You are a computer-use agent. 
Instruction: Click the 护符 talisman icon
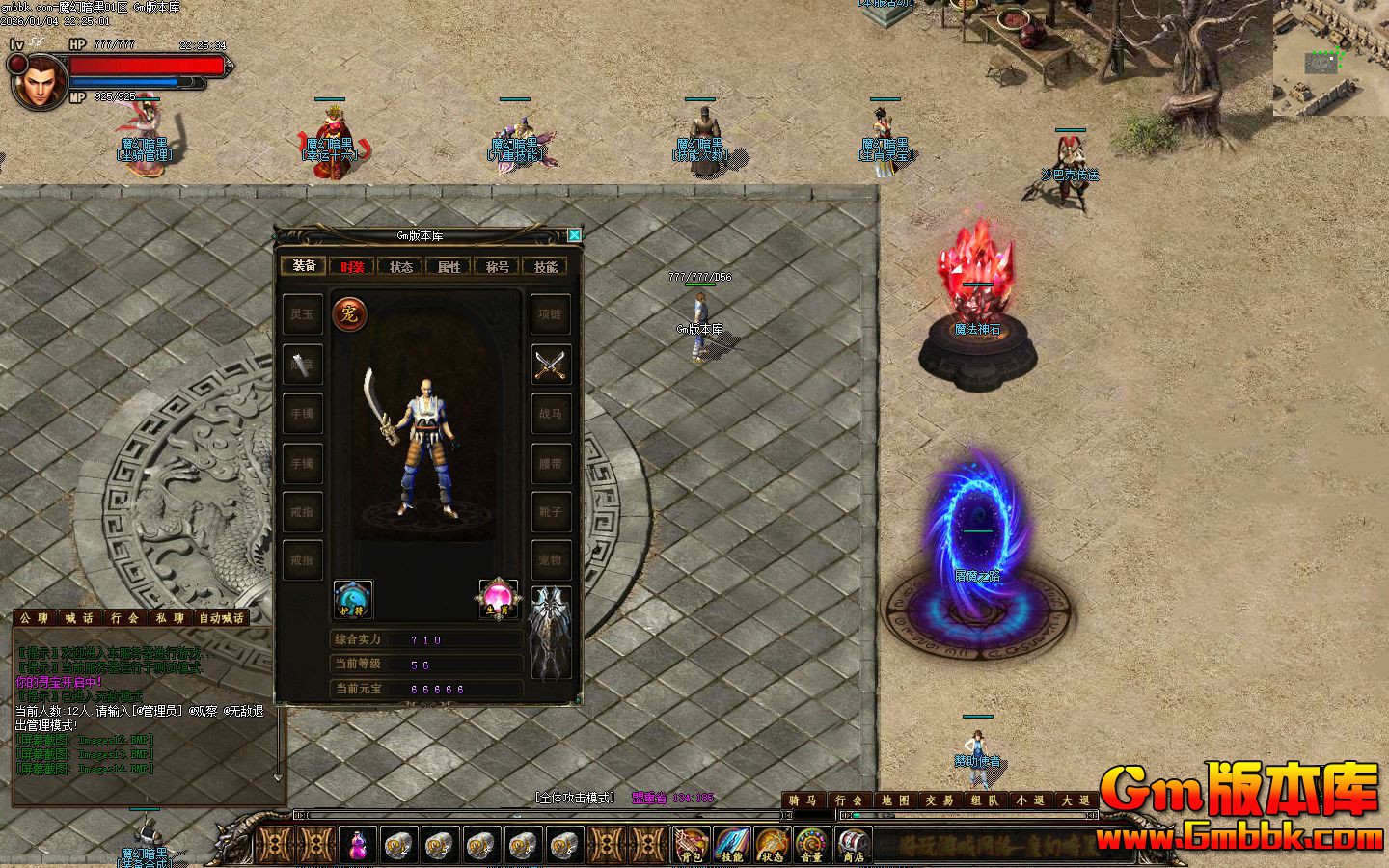(x=352, y=599)
